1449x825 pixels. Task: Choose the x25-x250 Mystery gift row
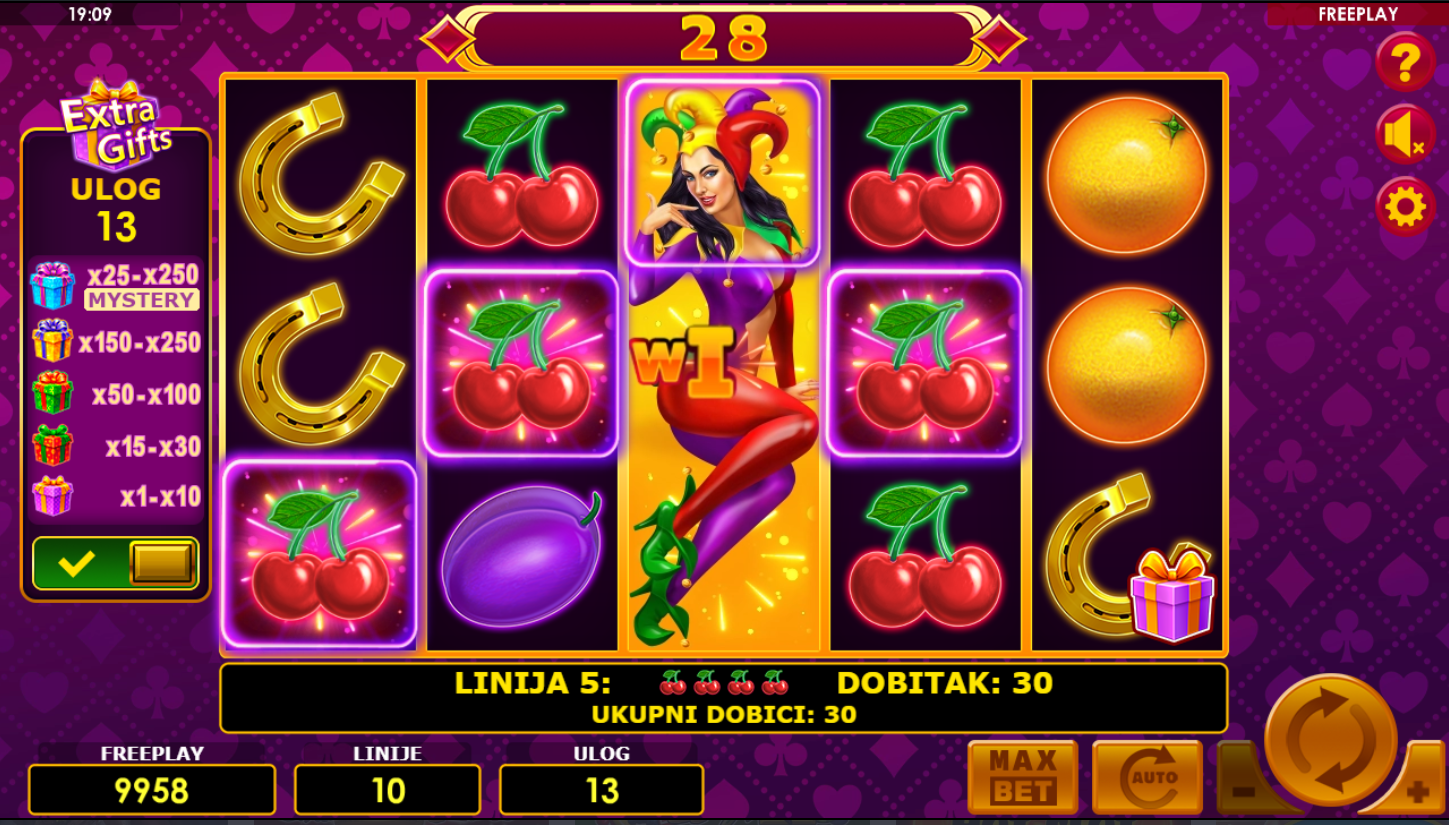click(x=115, y=286)
